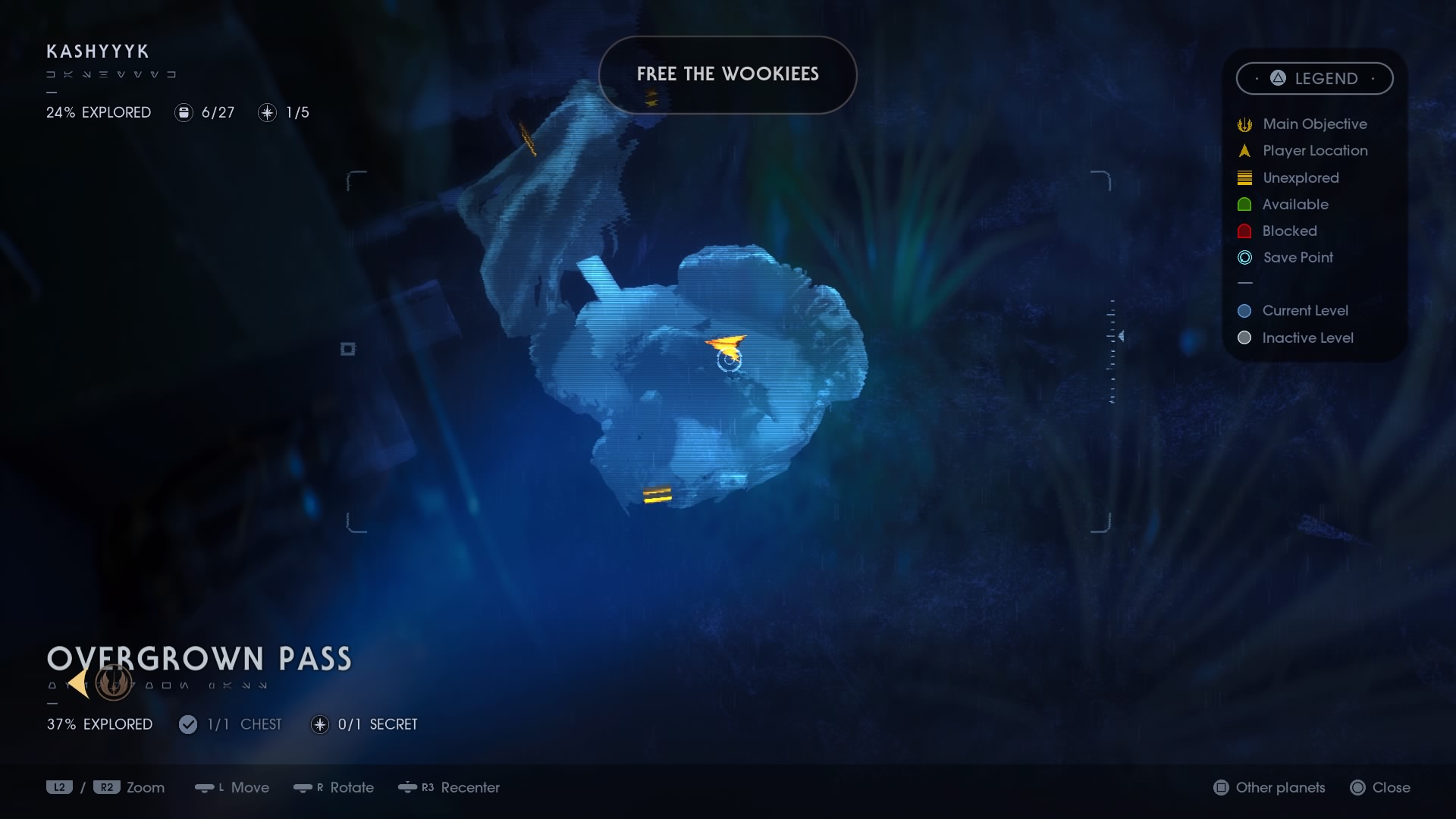The height and width of the screenshot is (819, 1456).
Task: Click the chest icon next to 6/27 counter
Action: 184,112
